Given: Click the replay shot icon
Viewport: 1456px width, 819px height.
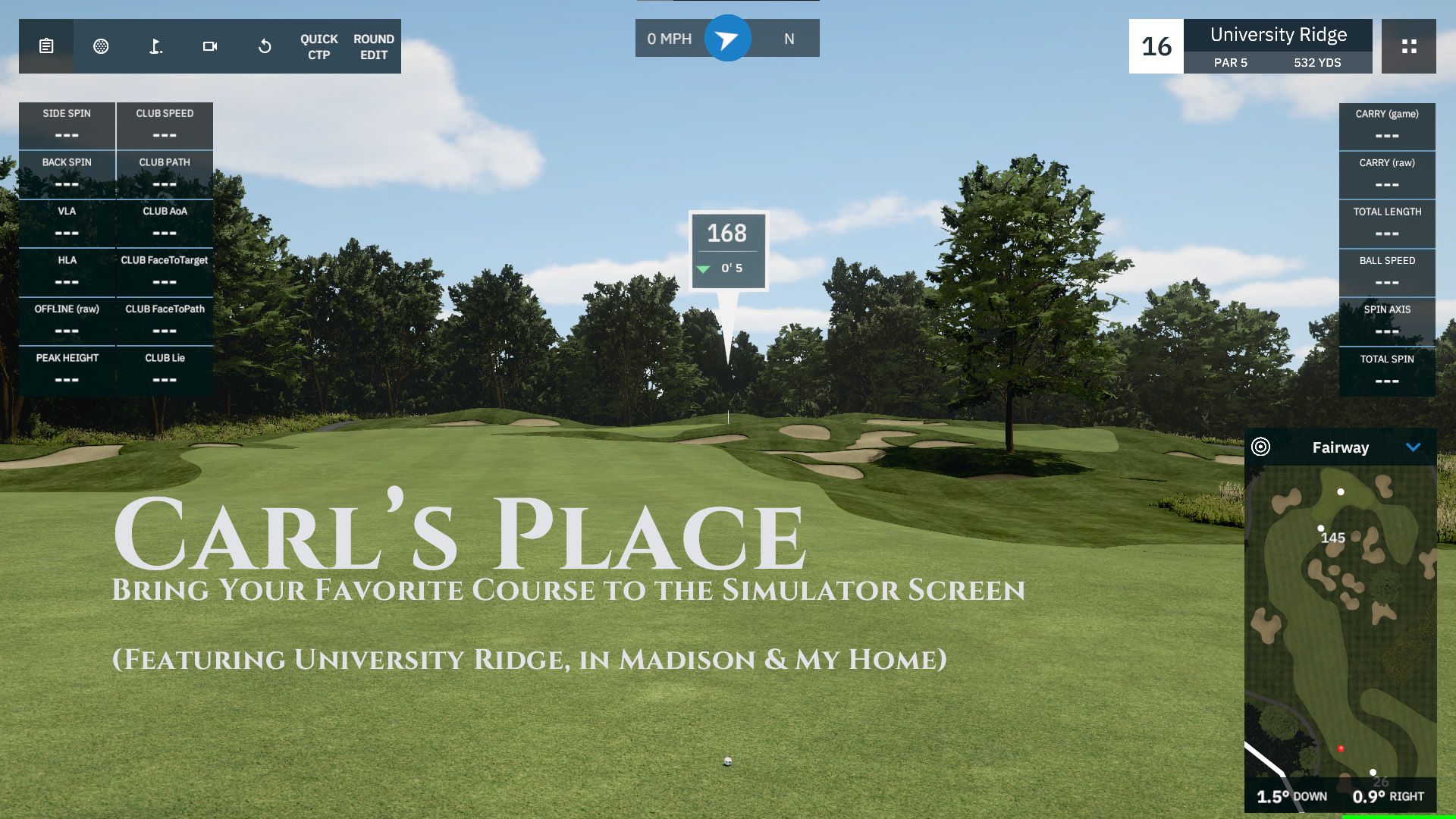Looking at the screenshot, I should [x=264, y=46].
